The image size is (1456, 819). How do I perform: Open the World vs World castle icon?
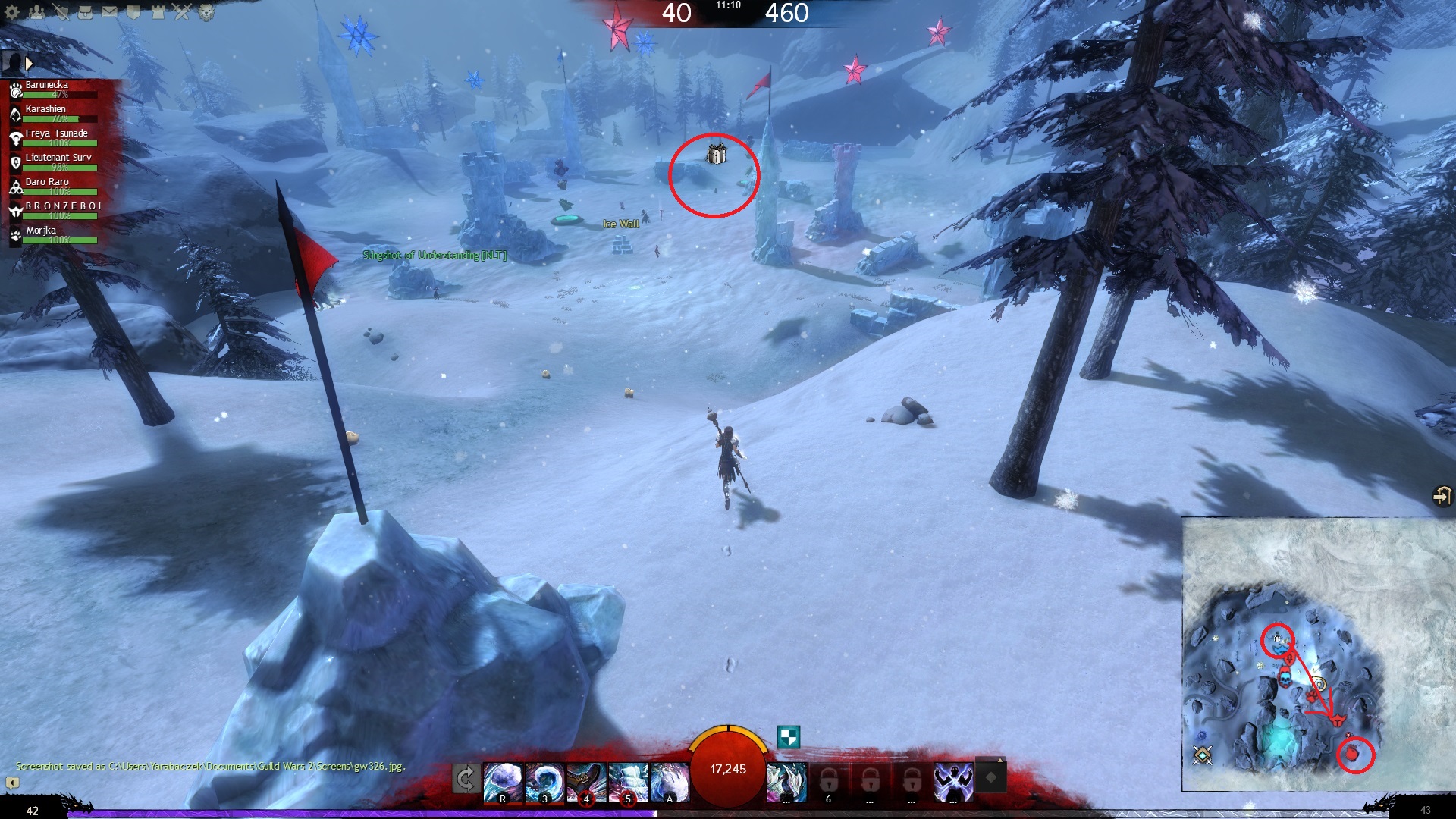(x=158, y=12)
